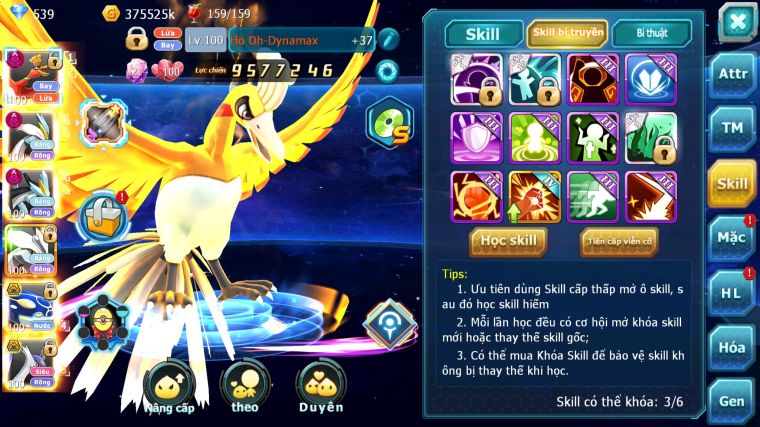This screenshot has height=427, width=760.
Task: Switch to the Hóa side tab
Action: coord(732,346)
